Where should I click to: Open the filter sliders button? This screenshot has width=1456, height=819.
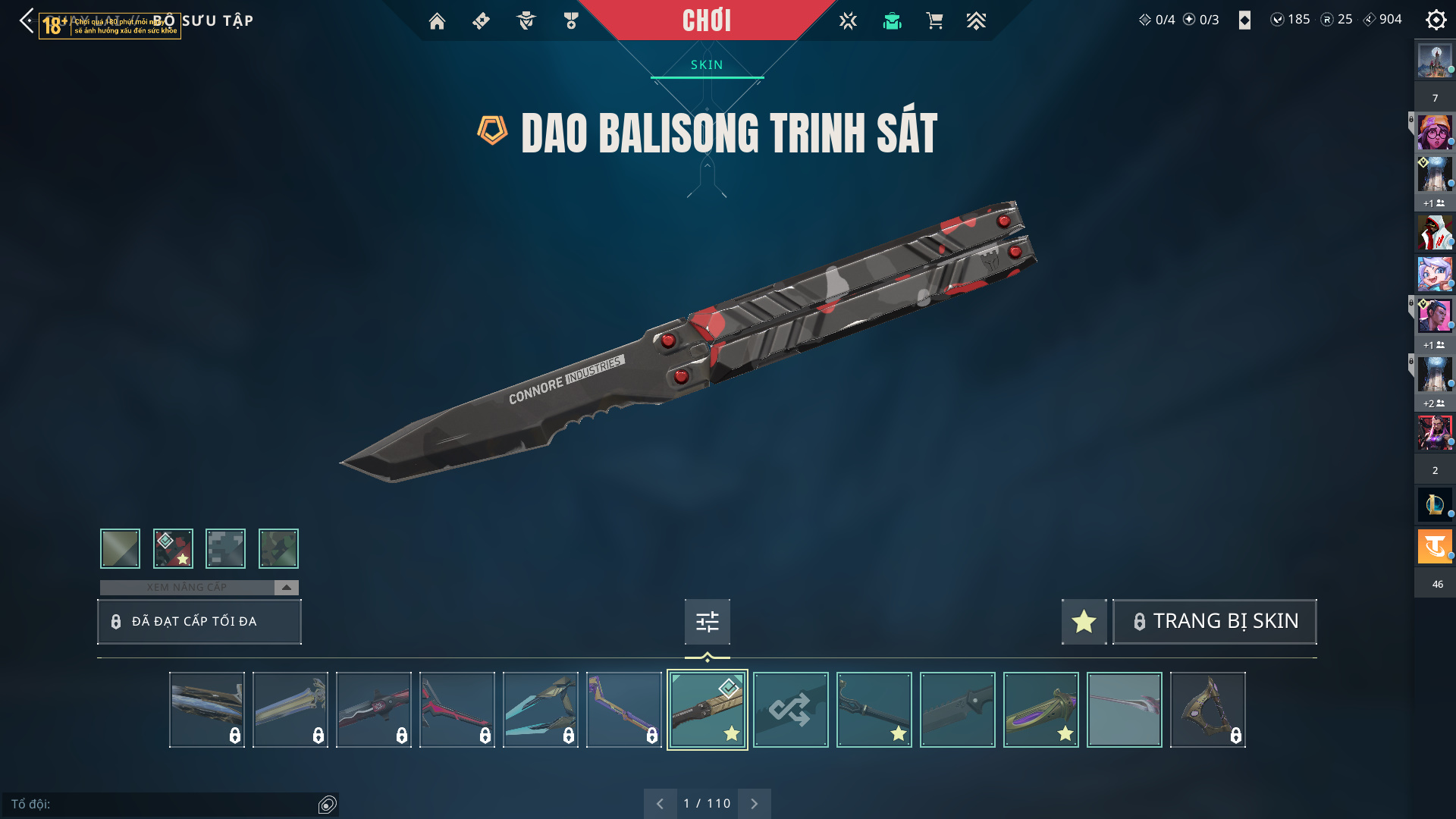707,622
